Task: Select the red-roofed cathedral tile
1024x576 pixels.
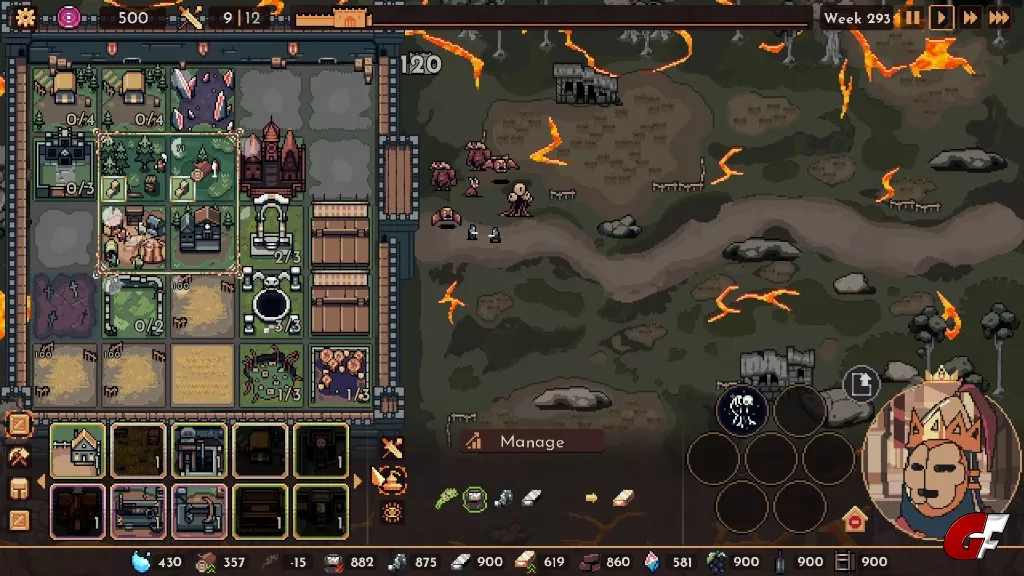Action: [271, 160]
